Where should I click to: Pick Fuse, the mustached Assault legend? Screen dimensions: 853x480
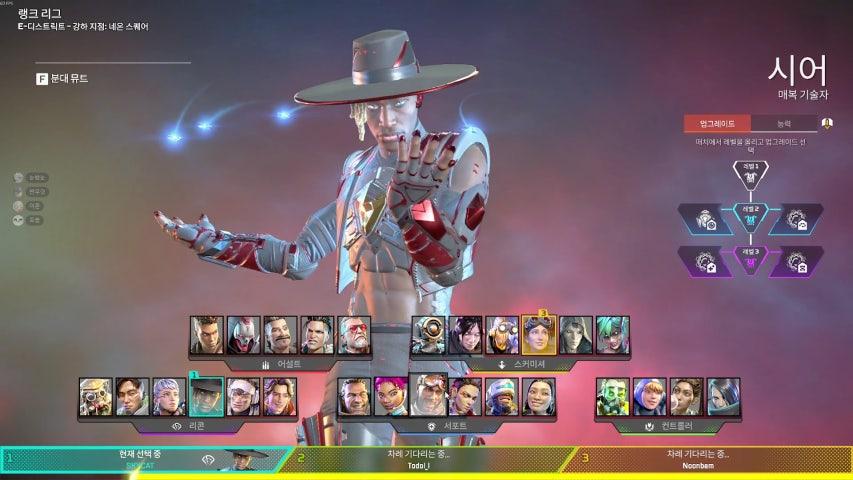click(280, 335)
